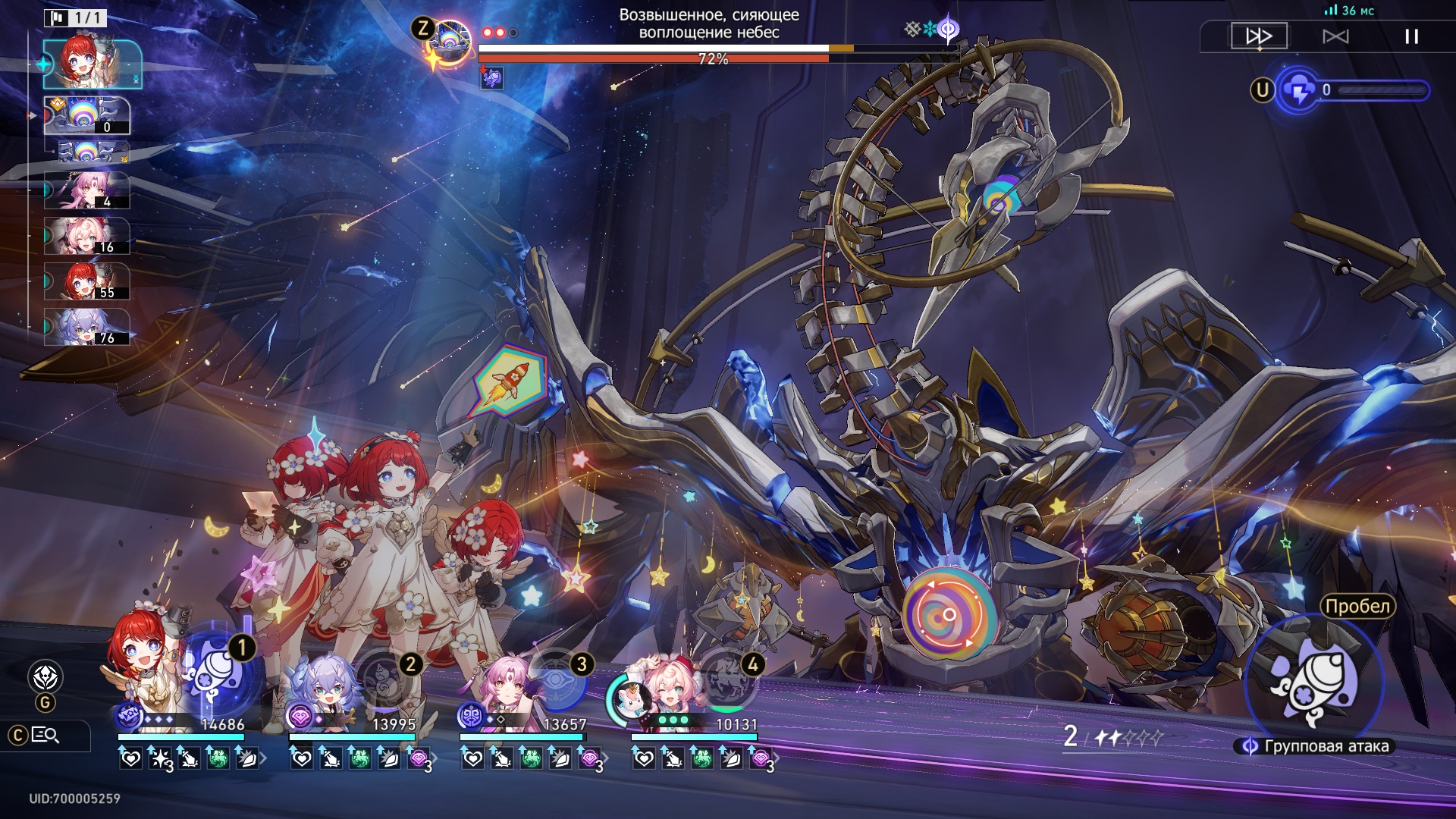
Task: Click the round emblem icon above G
Action: (x=45, y=676)
